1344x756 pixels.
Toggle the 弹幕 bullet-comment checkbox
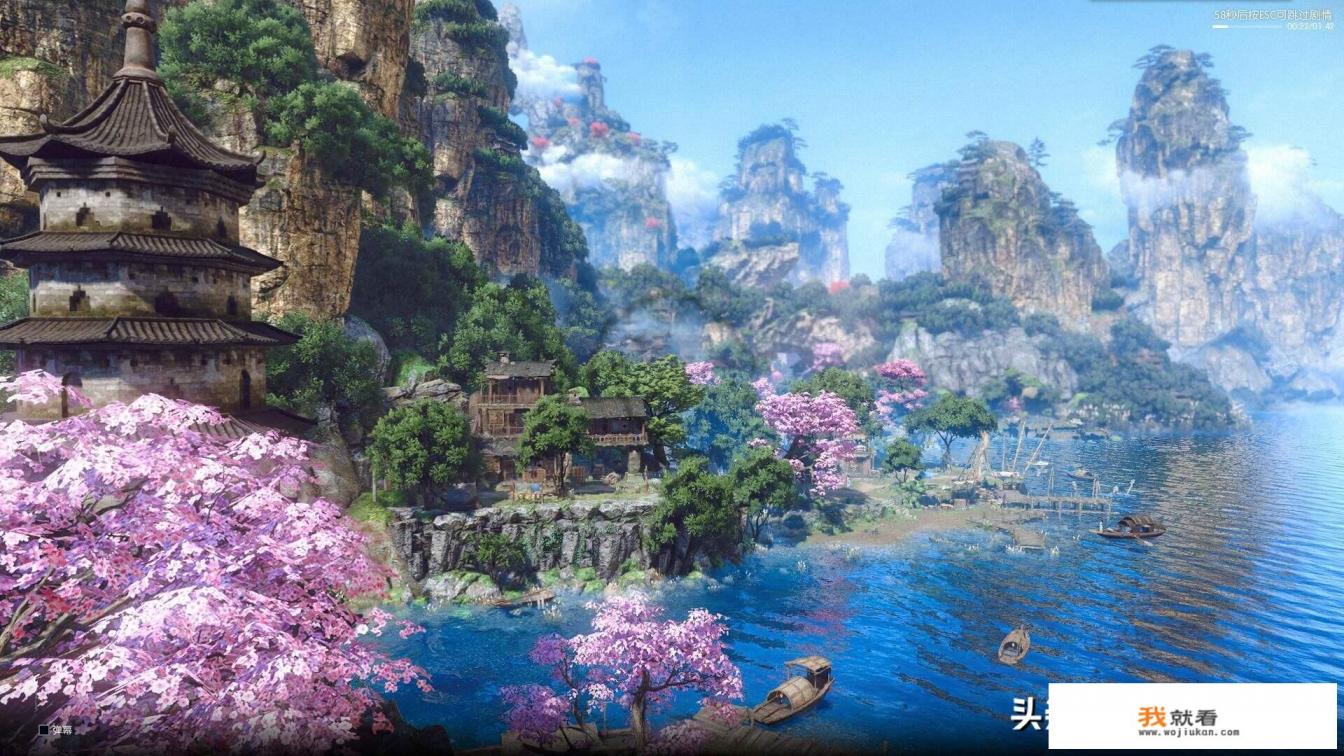point(44,730)
